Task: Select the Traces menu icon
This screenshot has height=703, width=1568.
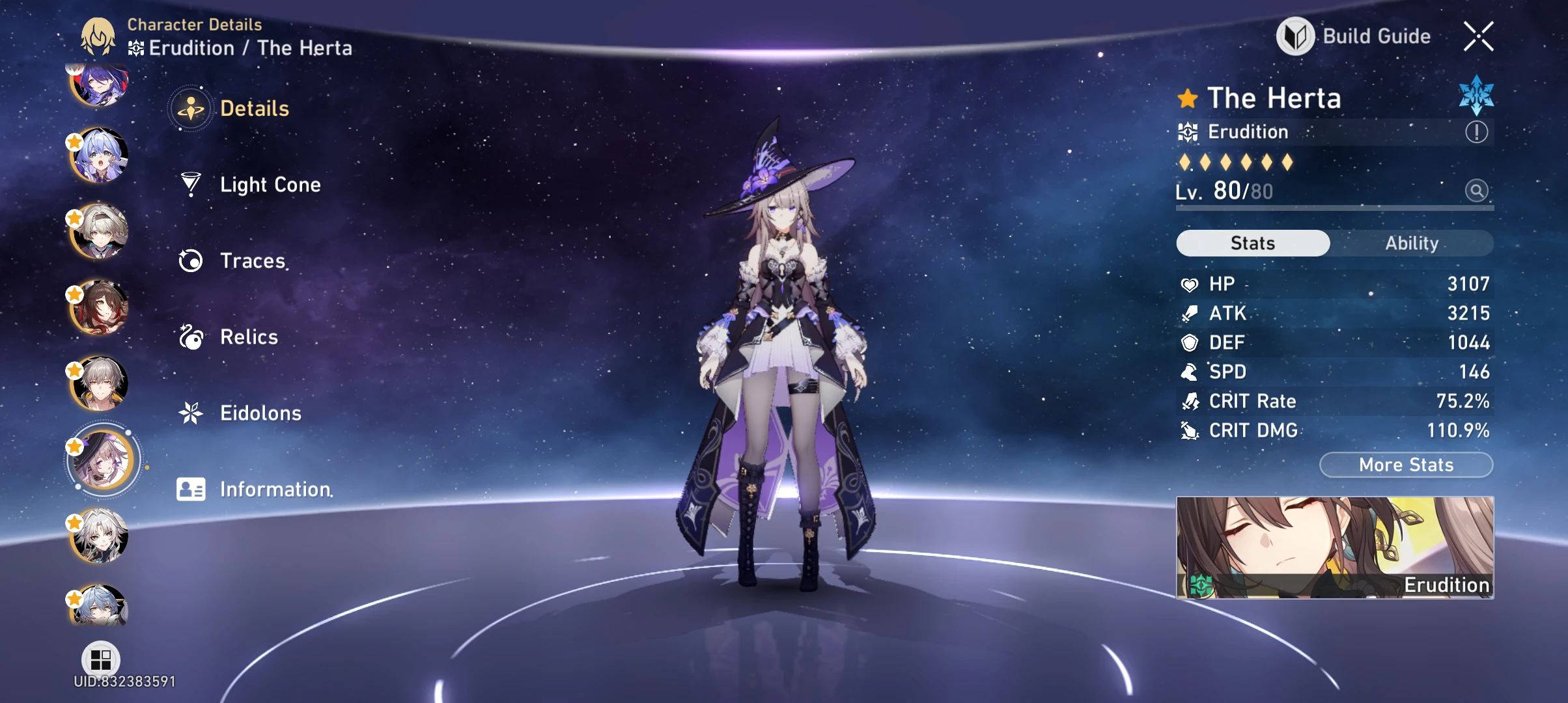Action: coord(189,260)
